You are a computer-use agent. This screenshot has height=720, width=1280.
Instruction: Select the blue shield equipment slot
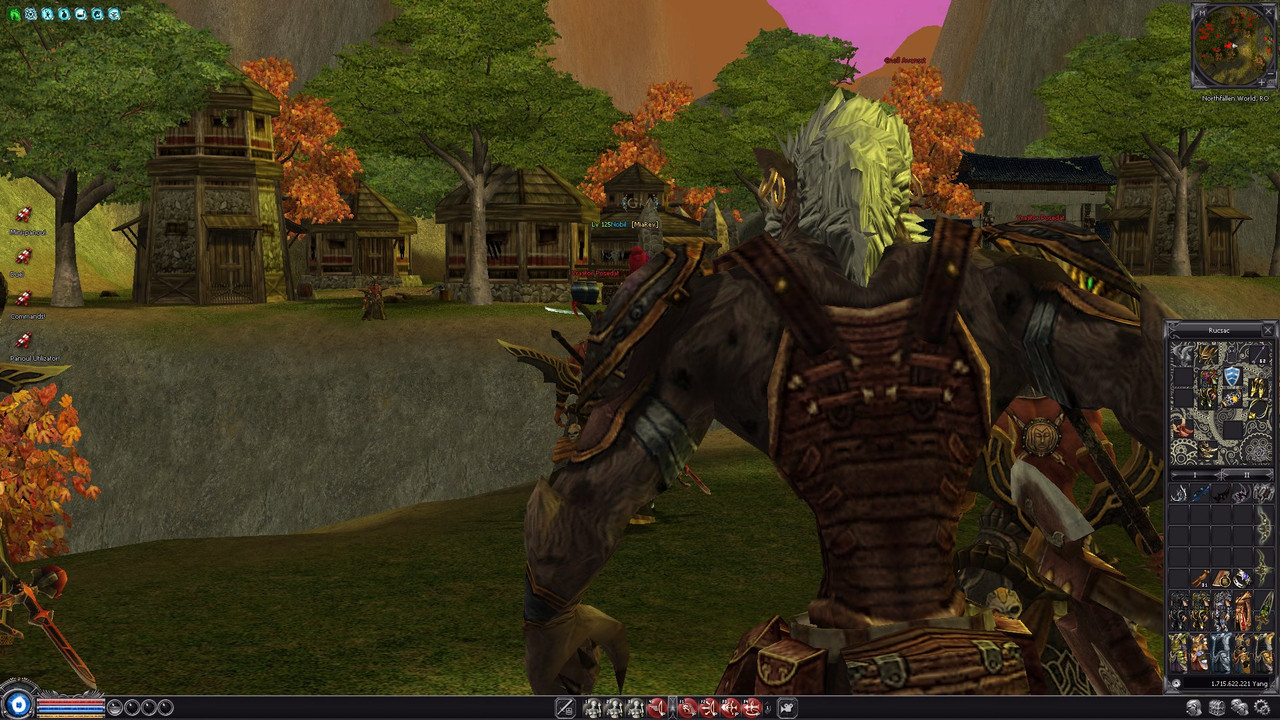(1232, 376)
